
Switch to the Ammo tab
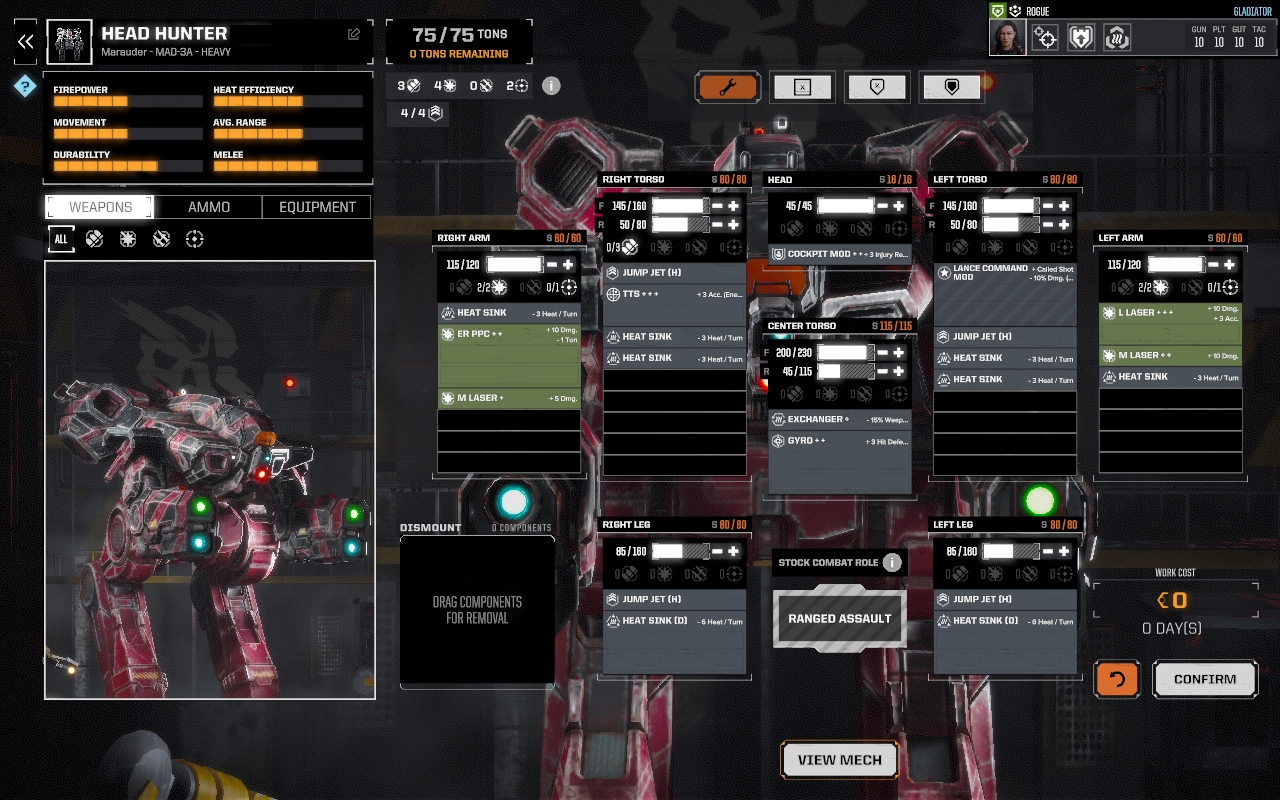point(209,207)
